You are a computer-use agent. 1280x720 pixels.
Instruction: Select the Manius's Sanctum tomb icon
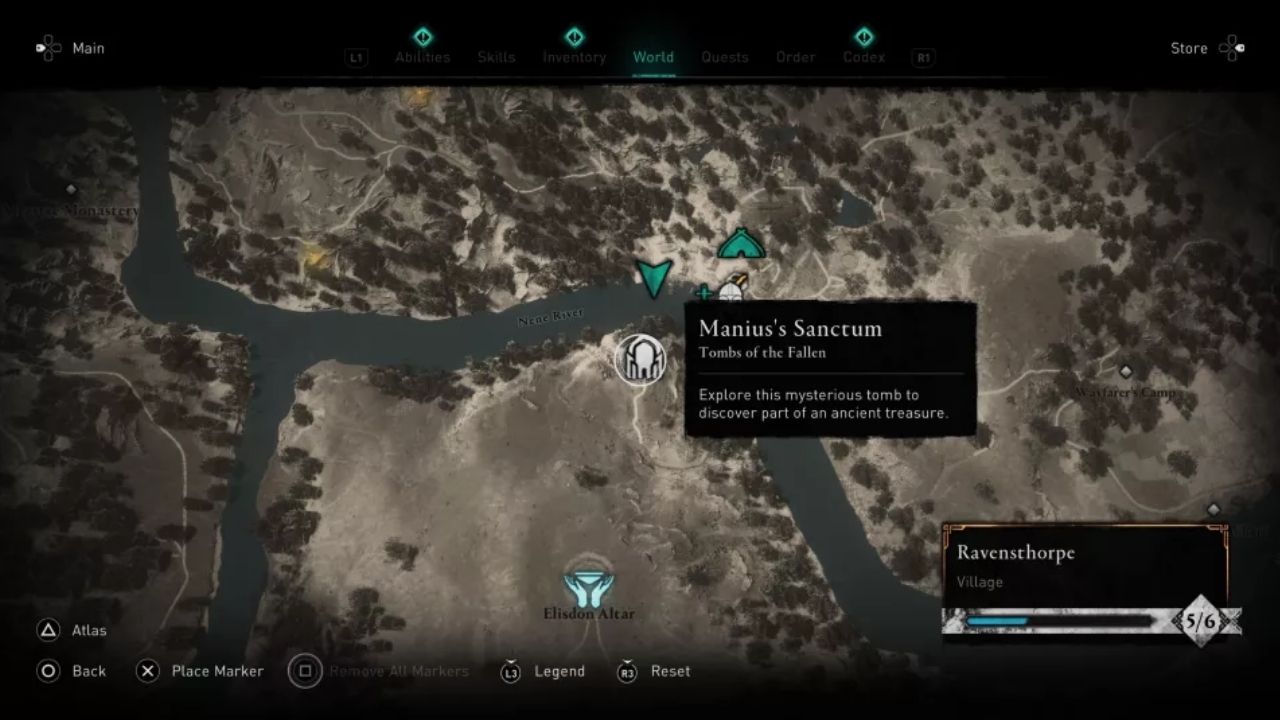point(641,360)
